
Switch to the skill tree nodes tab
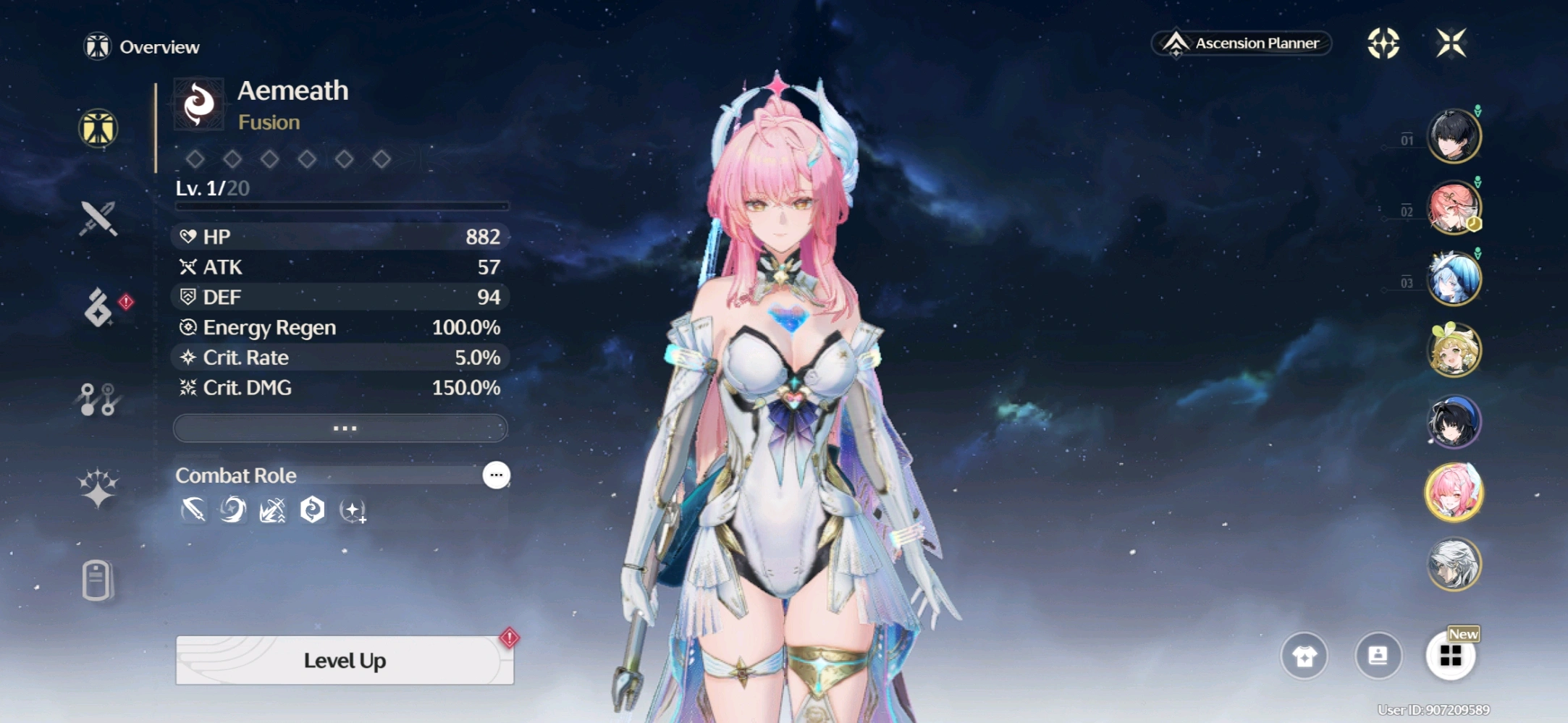coord(98,399)
